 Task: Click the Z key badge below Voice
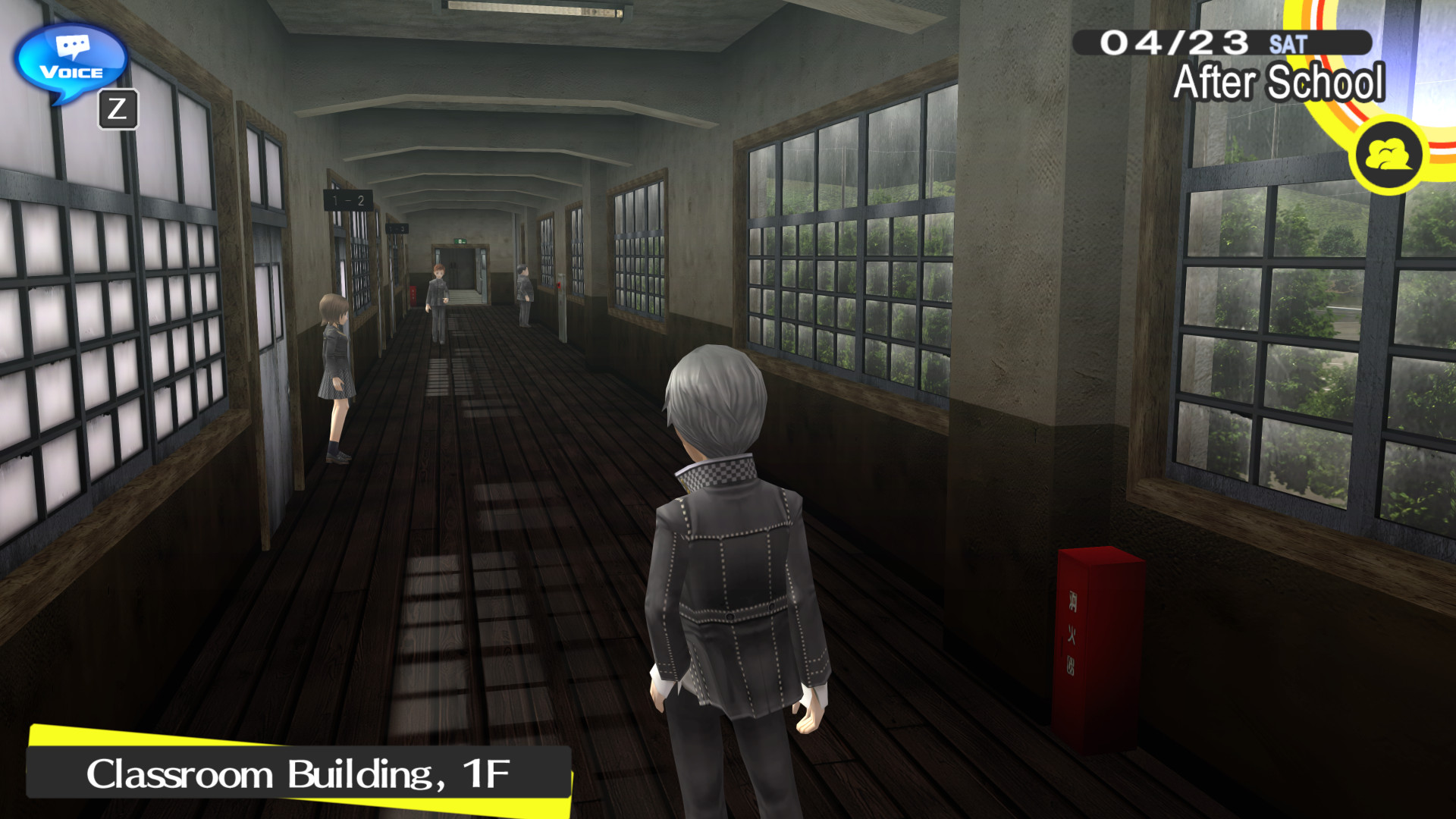tap(120, 108)
